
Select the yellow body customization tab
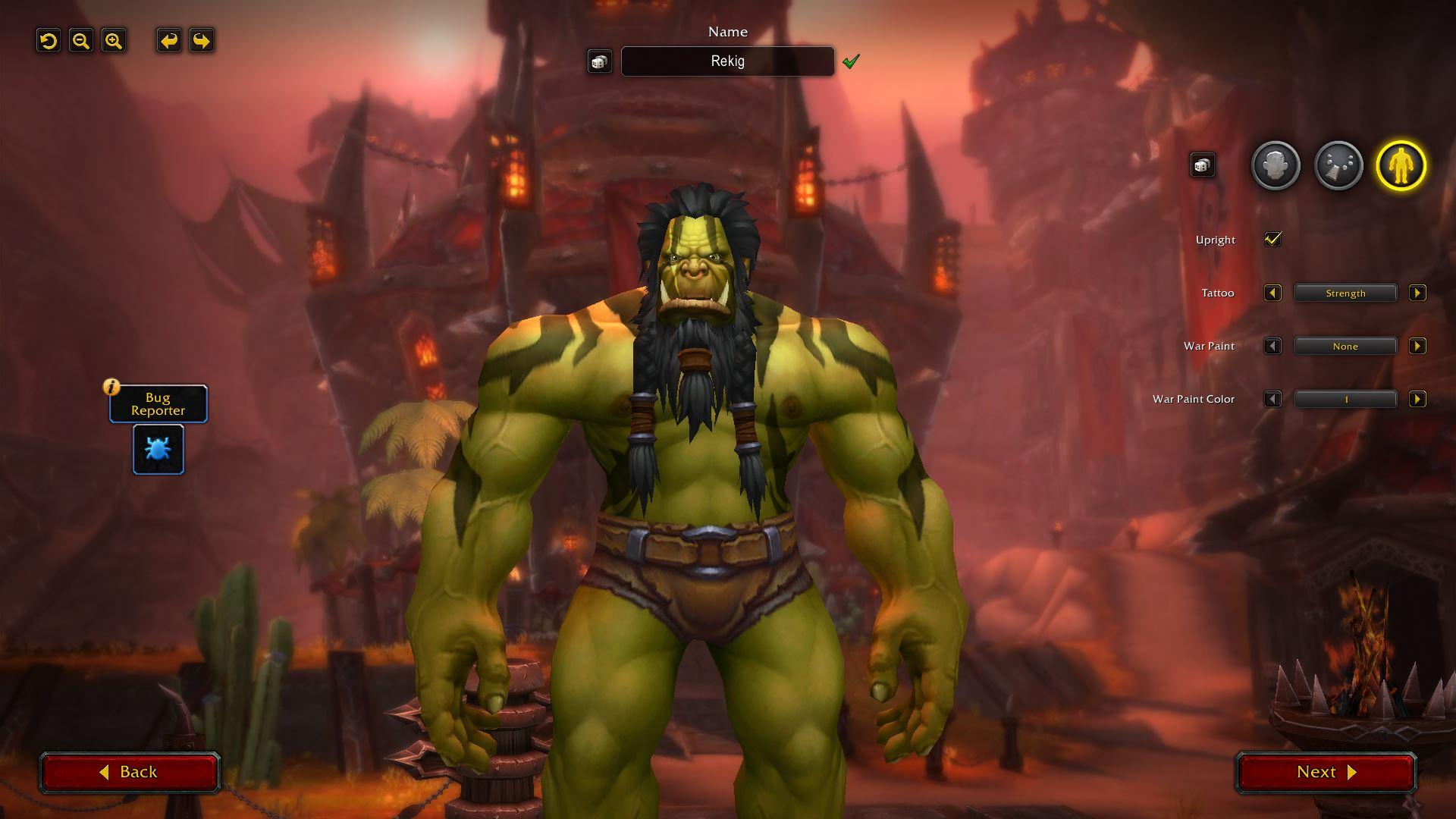tap(1401, 165)
